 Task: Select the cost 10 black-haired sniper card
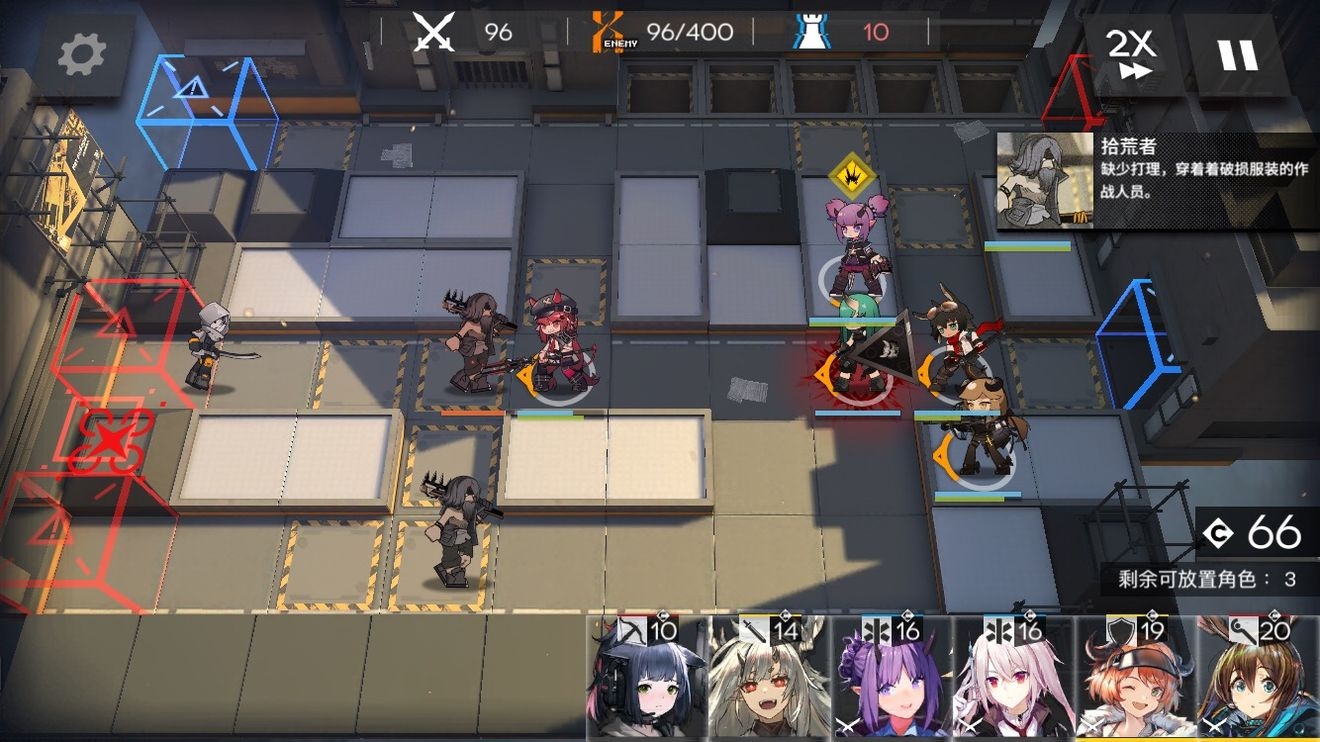[647, 680]
